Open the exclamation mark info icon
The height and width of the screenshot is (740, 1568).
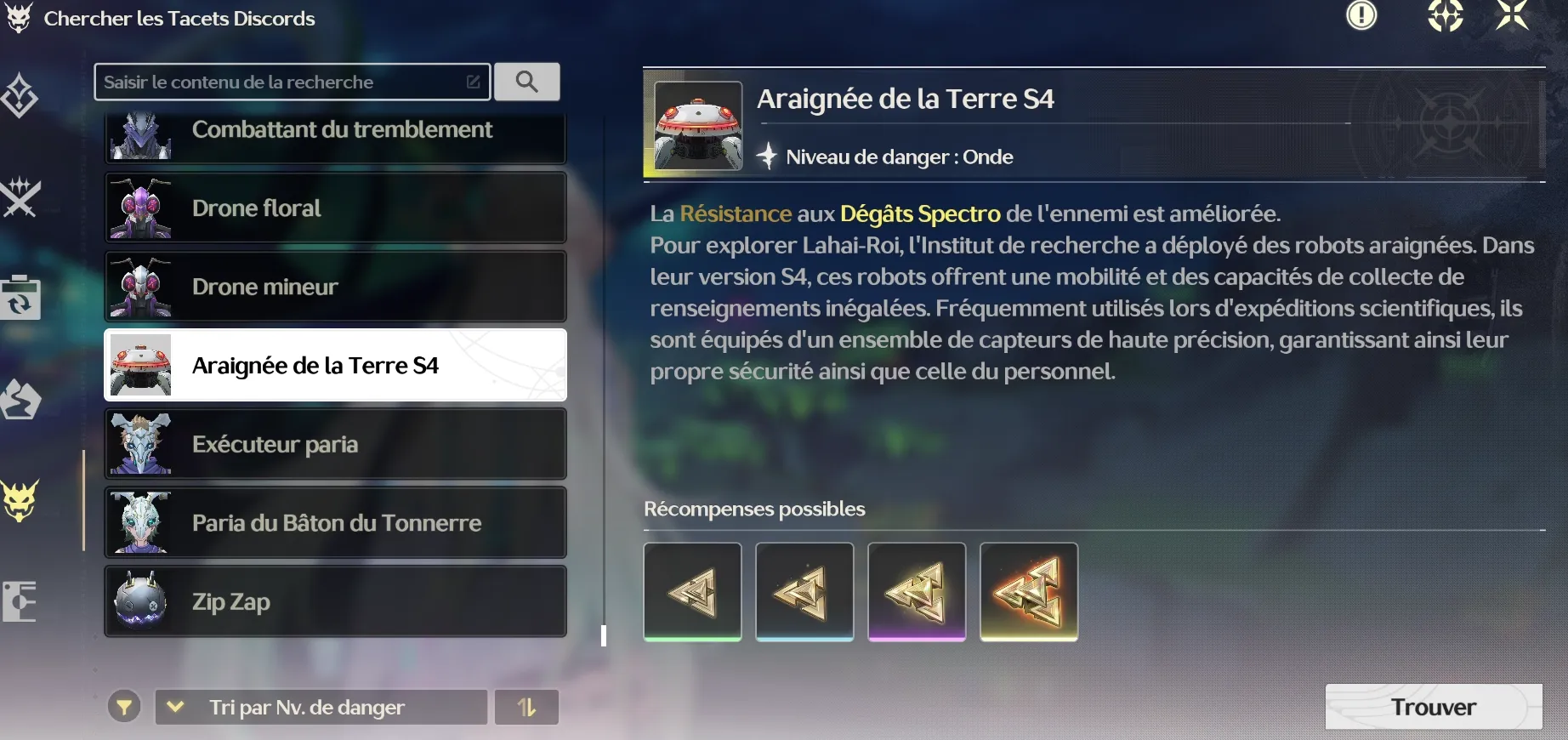1361,15
